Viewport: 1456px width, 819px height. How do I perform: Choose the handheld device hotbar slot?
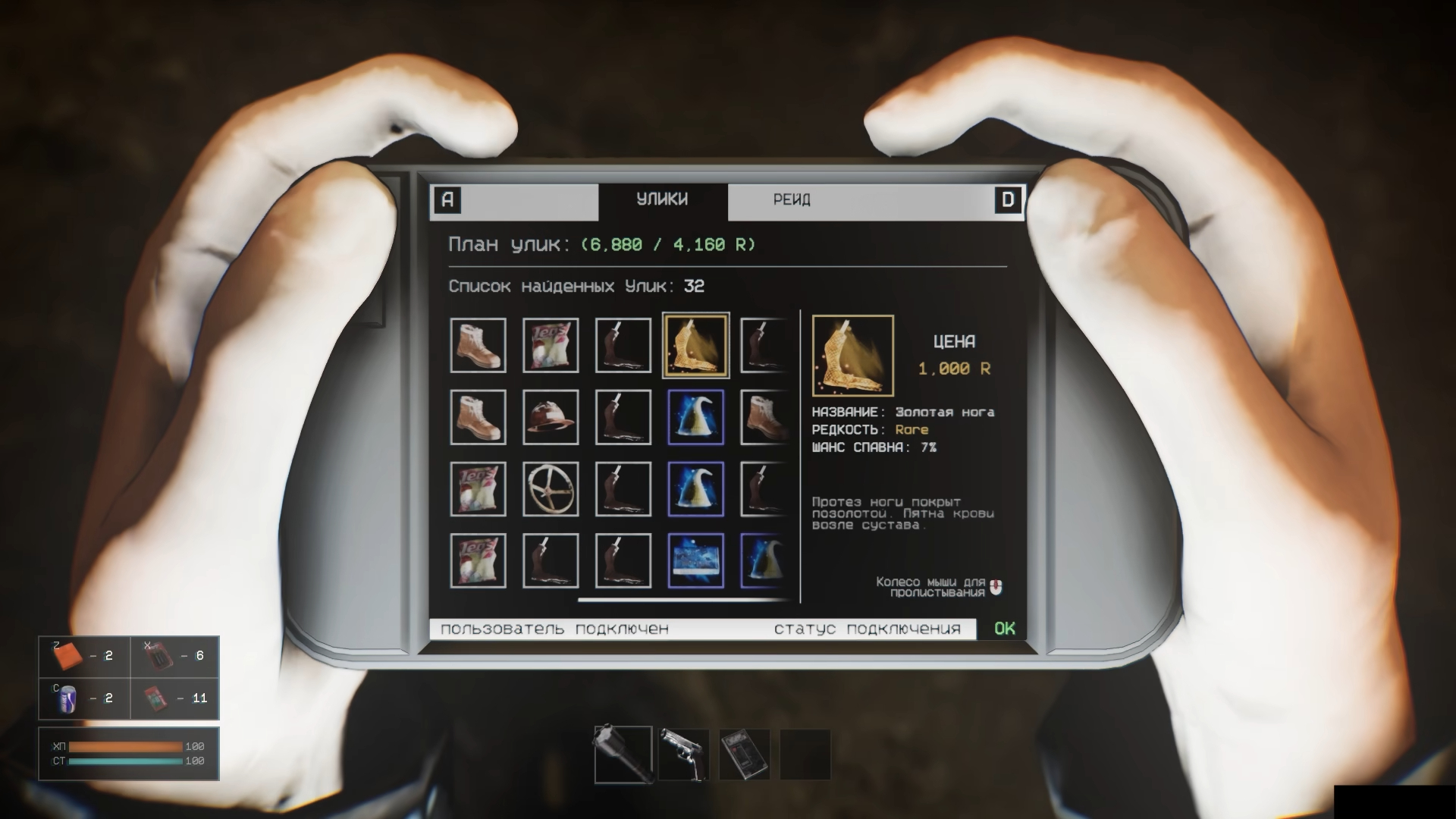pyautogui.click(x=745, y=755)
